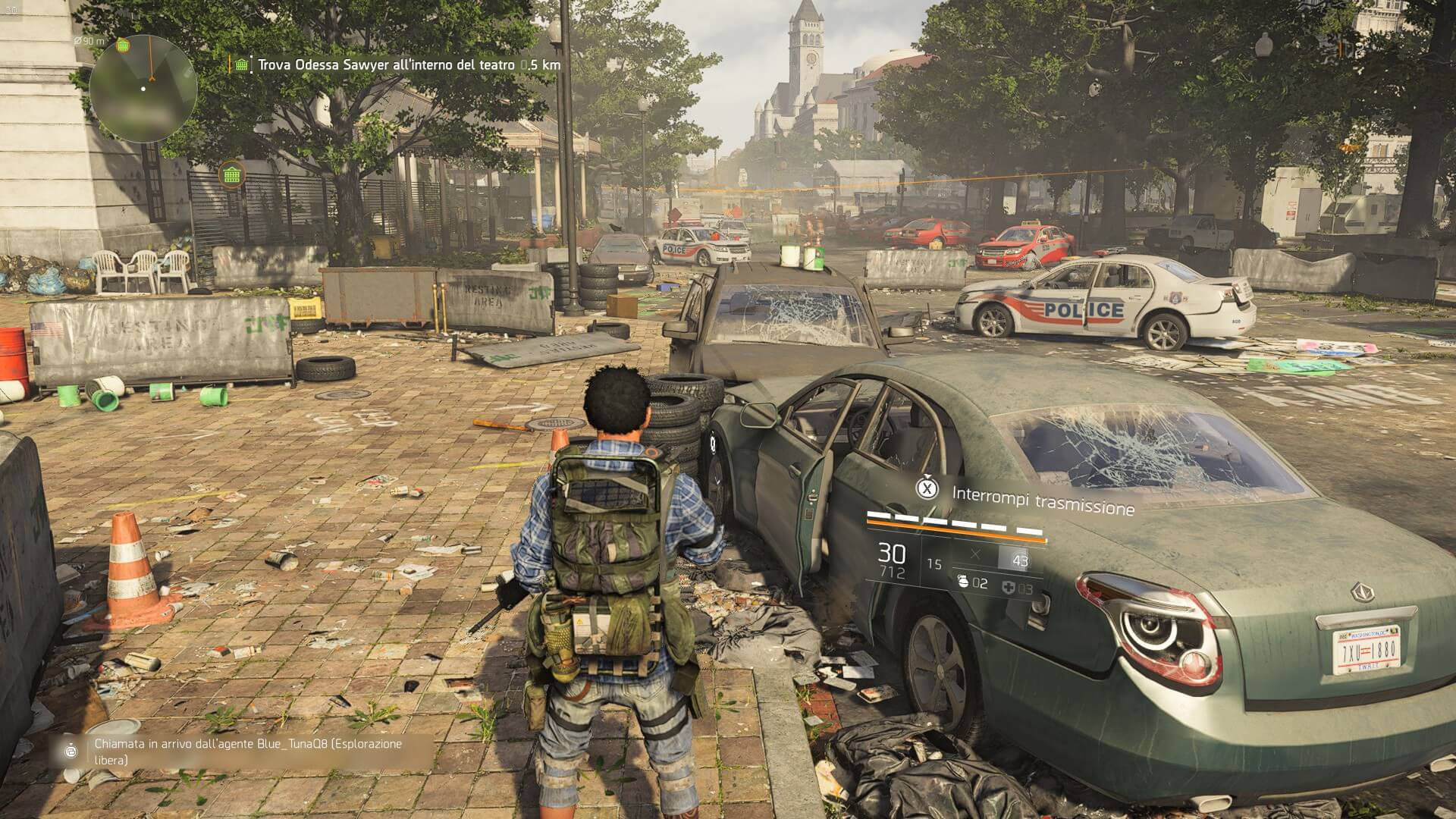Select the grenade icon in the HUD
The height and width of the screenshot is (819, 1456).
click(x=963, y=583)
